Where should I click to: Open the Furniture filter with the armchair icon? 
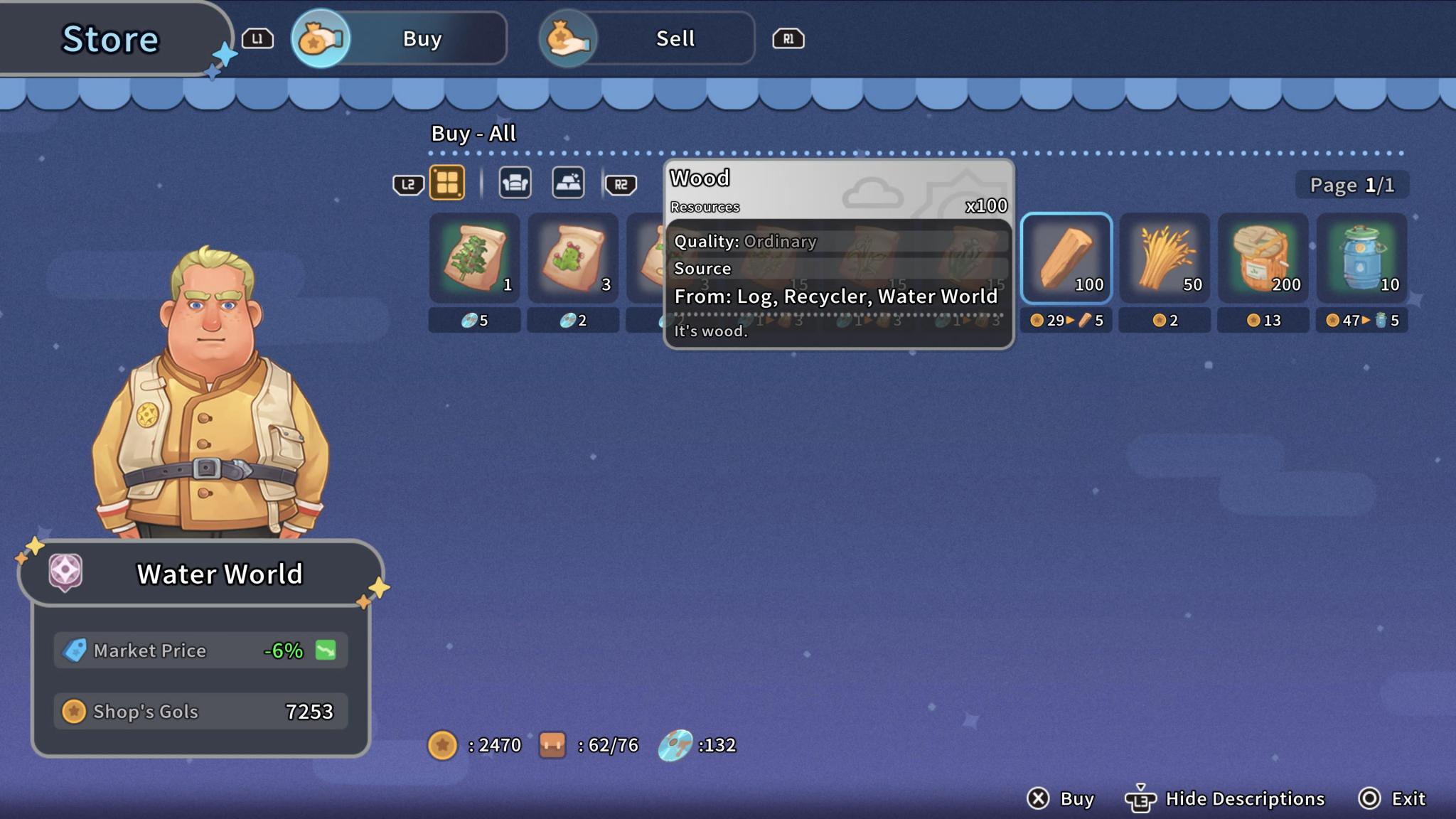(514, 182)
